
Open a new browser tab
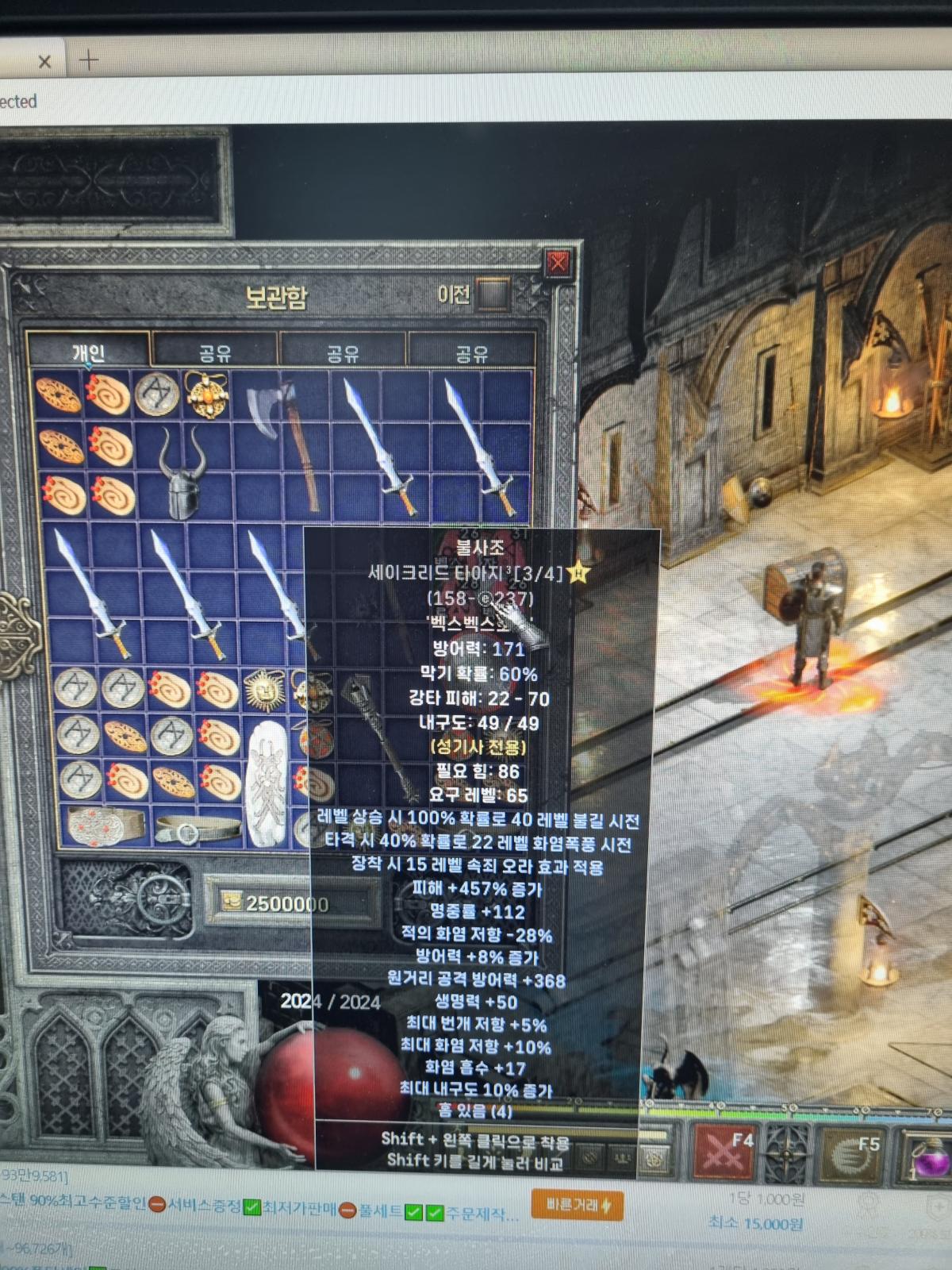coord(89,60)
